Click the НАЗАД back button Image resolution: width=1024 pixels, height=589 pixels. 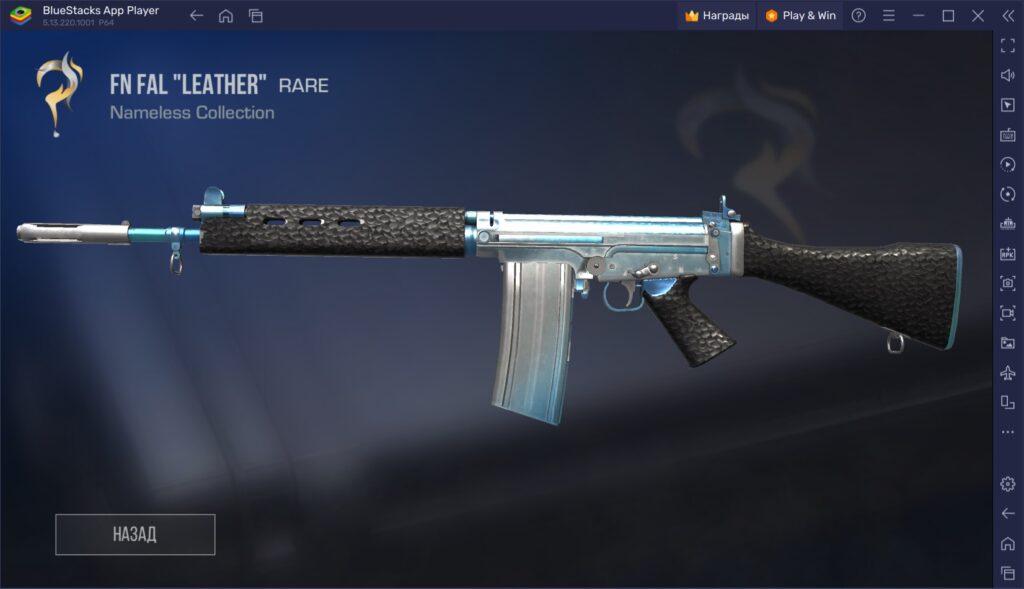135,534
